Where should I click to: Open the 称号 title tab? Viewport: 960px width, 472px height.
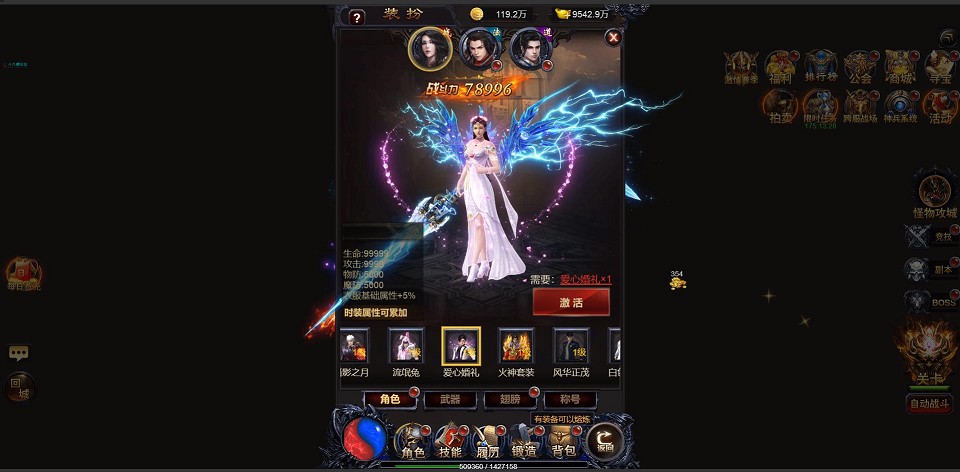click(x=569, y=399)
